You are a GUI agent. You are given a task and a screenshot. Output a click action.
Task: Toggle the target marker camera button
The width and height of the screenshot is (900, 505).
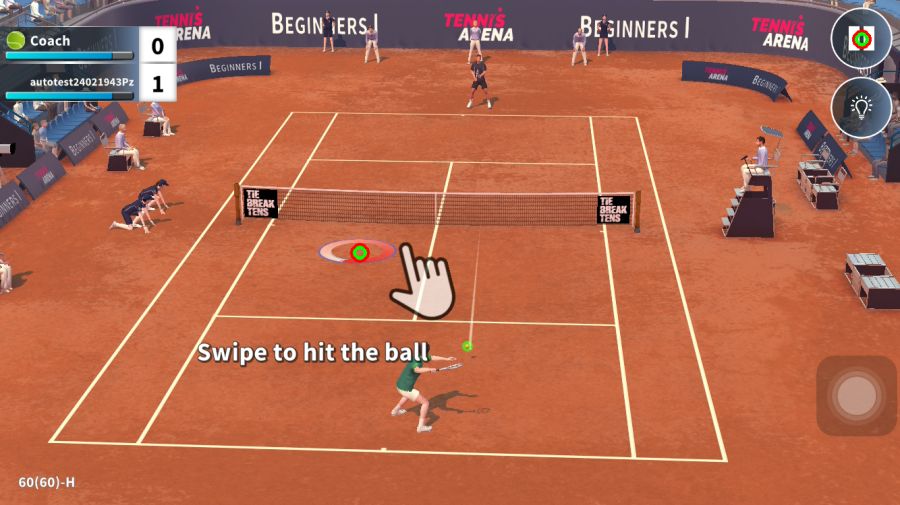(861, 39)
